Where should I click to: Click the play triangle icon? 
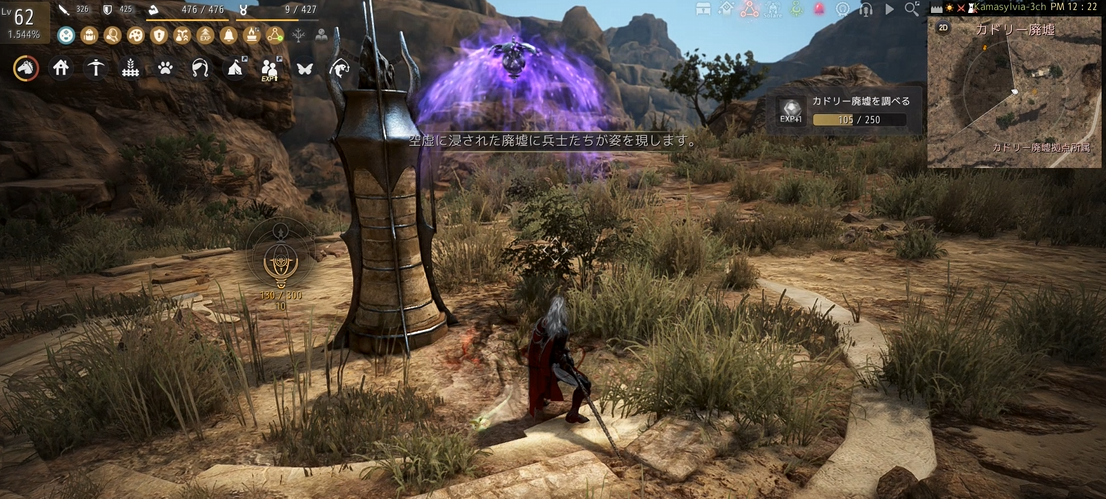click(889, 9)
